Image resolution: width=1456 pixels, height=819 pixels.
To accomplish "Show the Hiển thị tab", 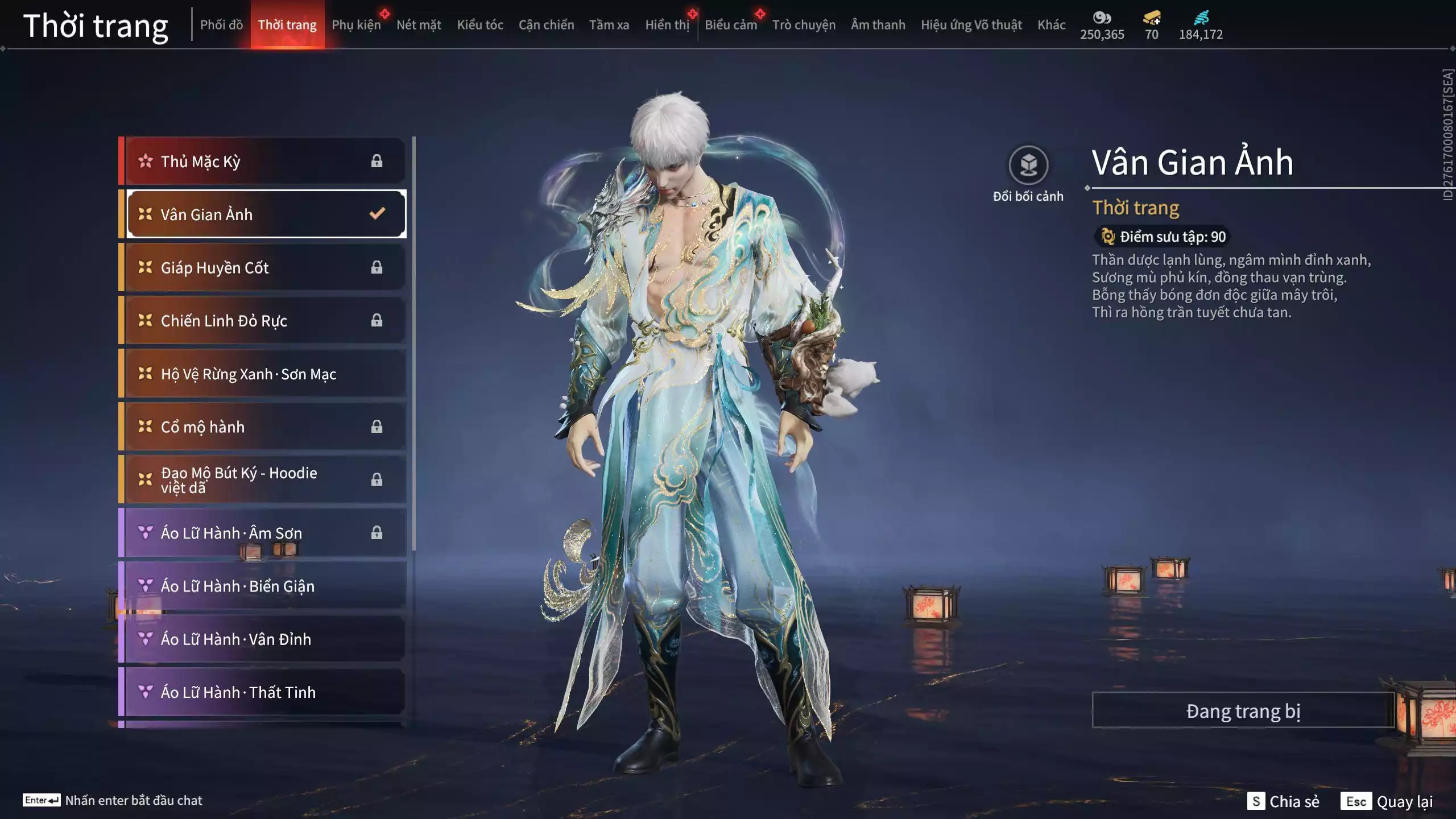I will coord(667,25).
